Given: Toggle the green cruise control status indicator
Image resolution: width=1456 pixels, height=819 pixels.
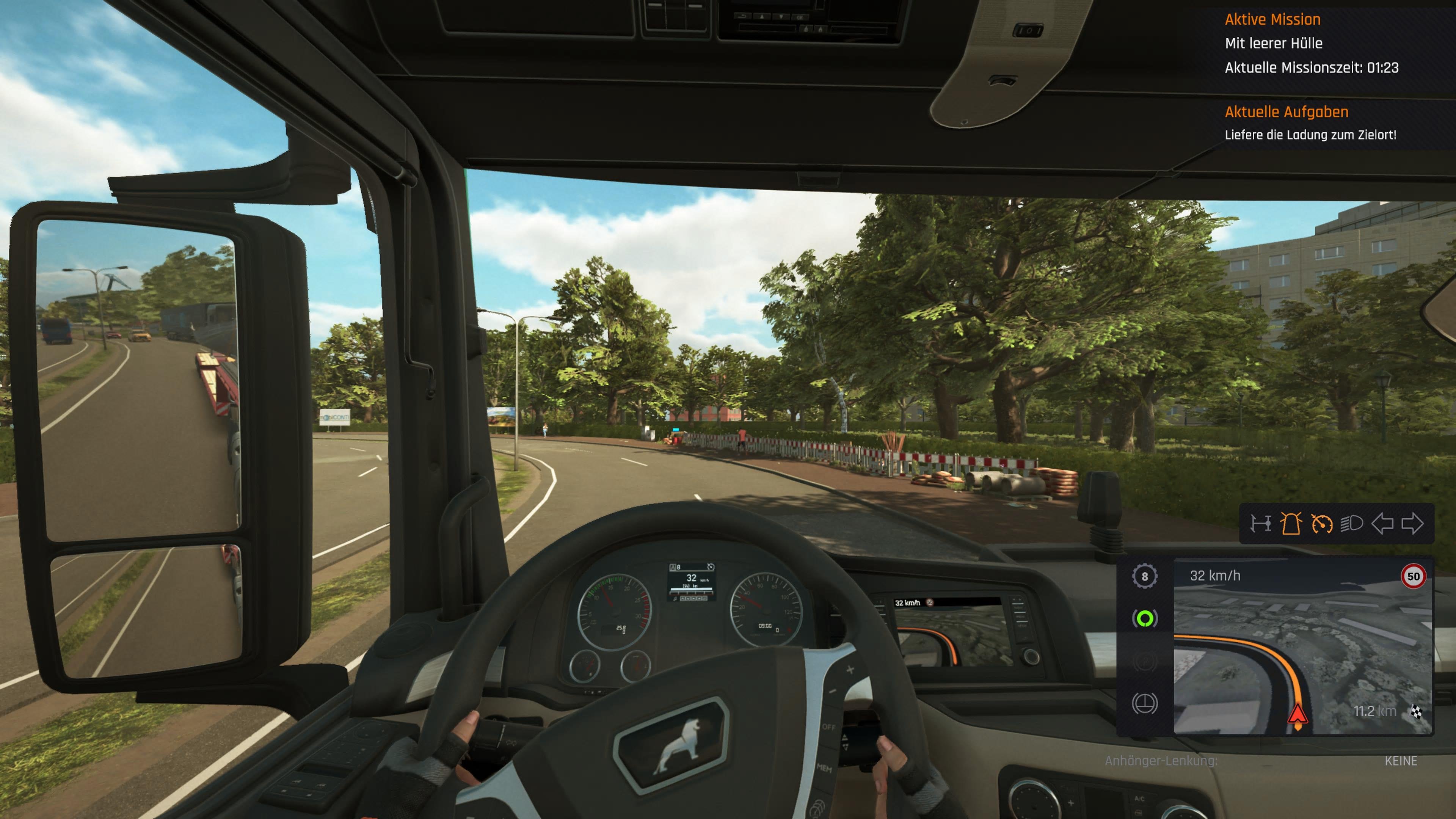Looking at the screenshot, I should pos(1145,618).
